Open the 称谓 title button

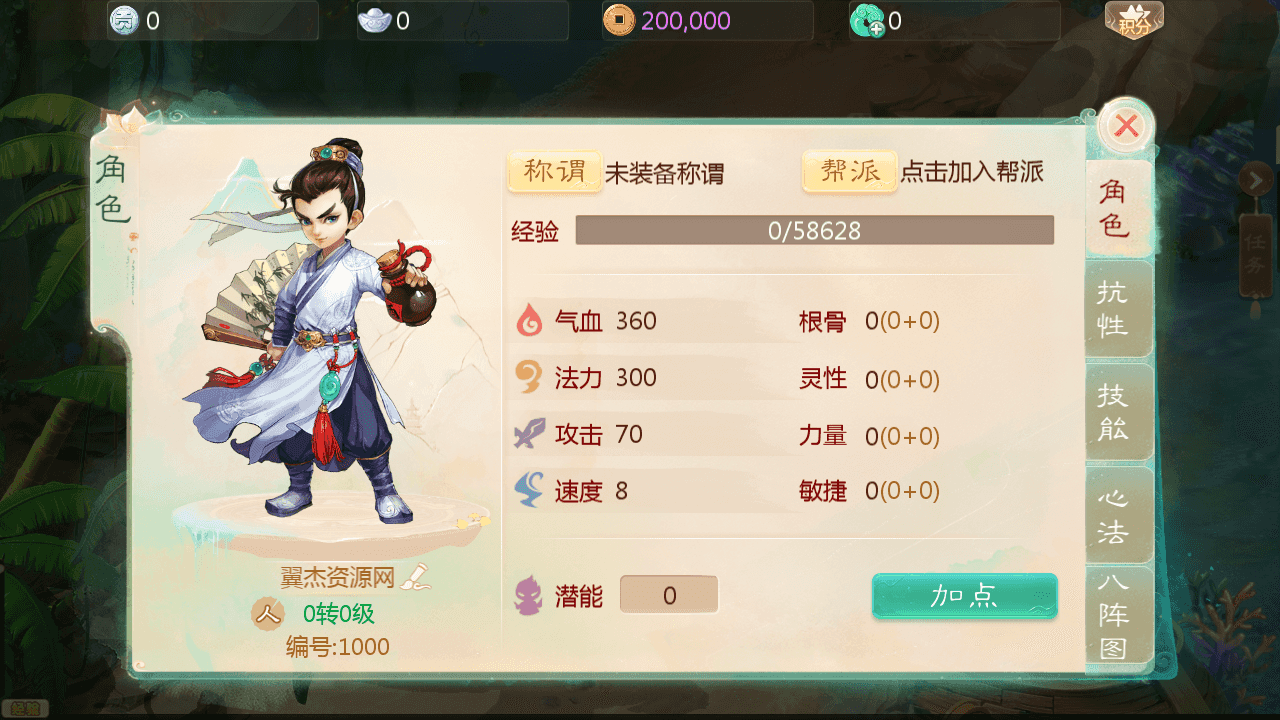(555, 172)
